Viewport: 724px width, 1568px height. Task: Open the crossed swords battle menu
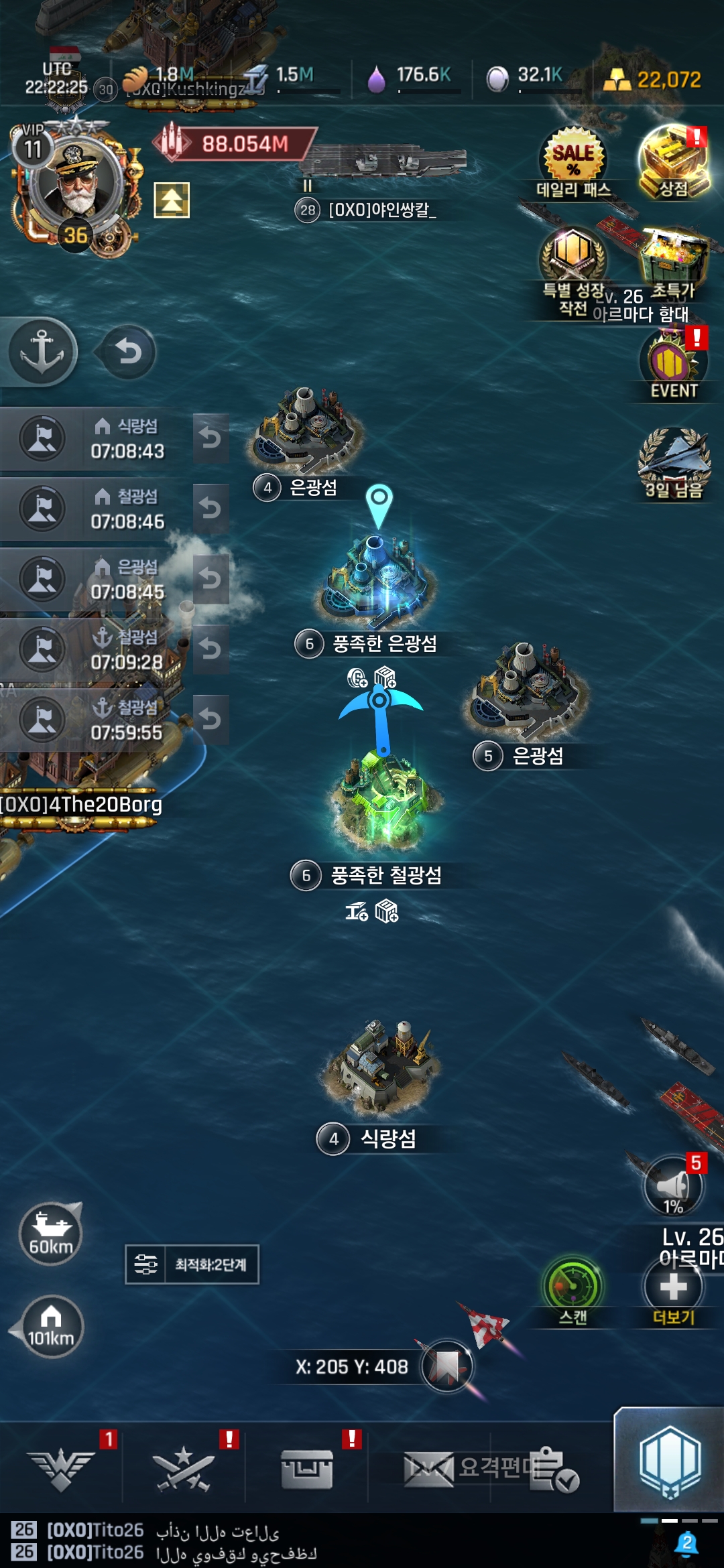click(184, 1469)
